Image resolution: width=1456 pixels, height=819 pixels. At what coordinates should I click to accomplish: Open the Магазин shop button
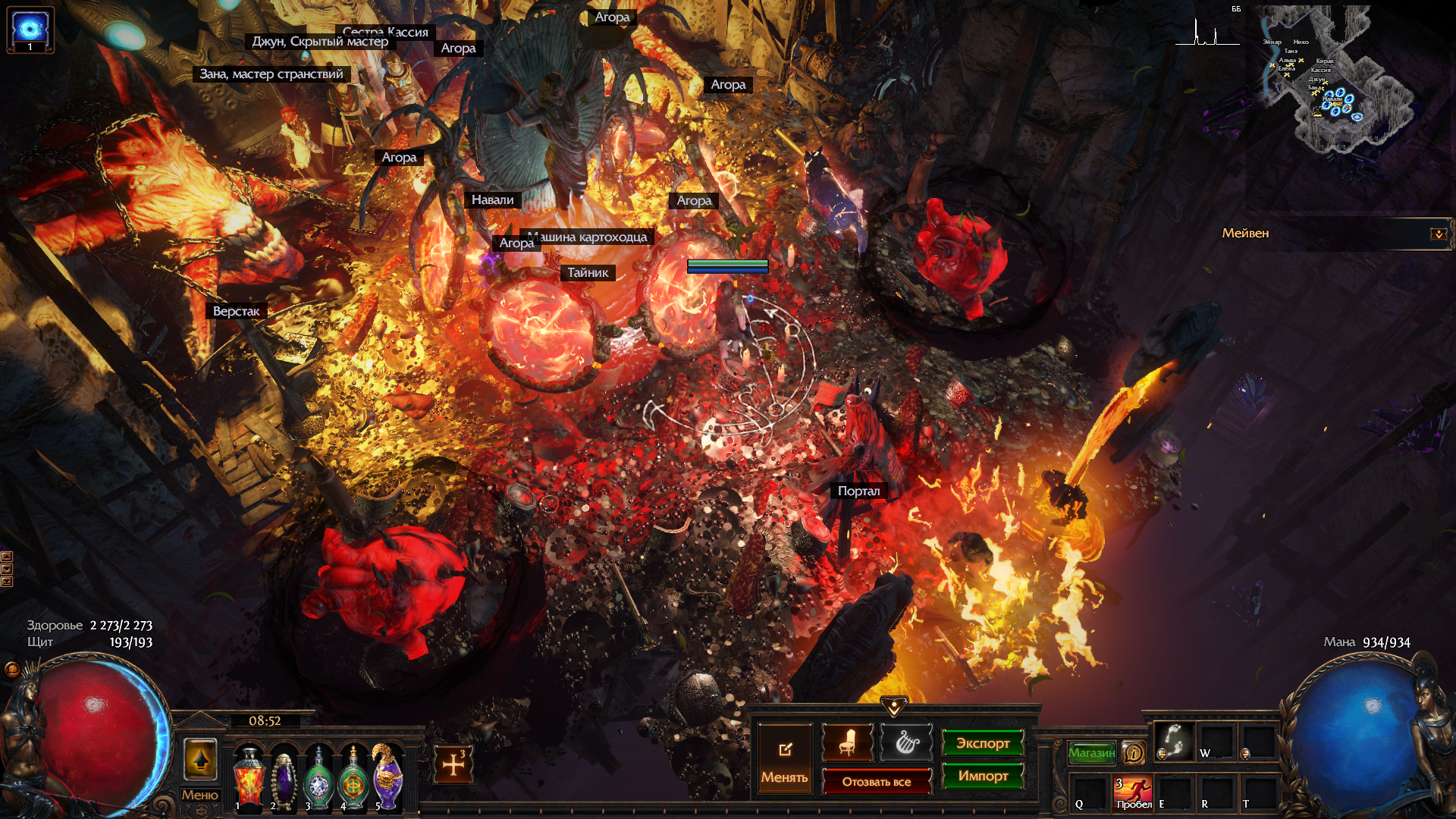(x=1092, y=752)
